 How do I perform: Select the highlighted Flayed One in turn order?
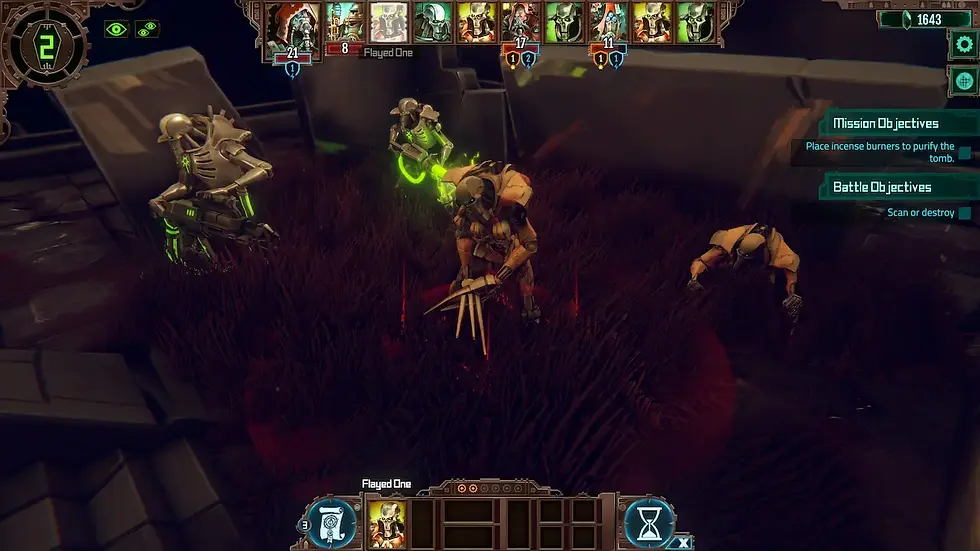(388, 23)
